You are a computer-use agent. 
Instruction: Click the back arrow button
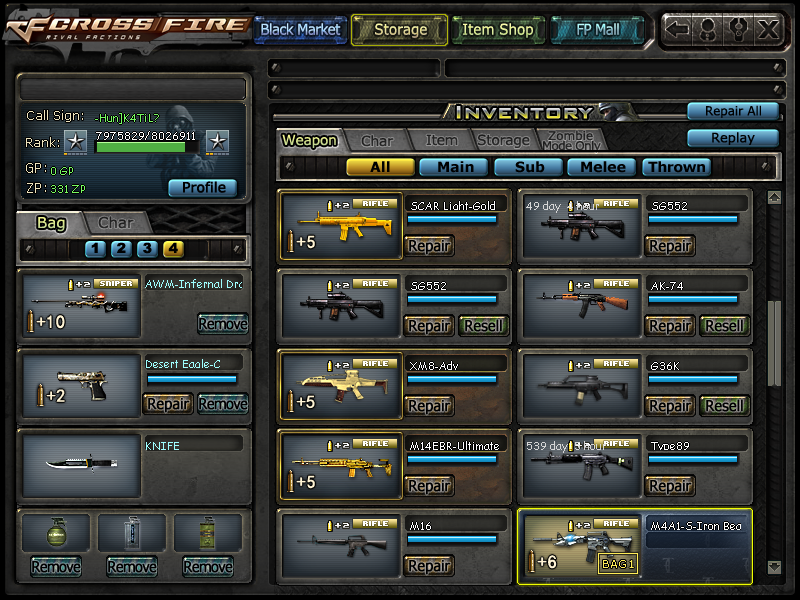click(678, 29)
